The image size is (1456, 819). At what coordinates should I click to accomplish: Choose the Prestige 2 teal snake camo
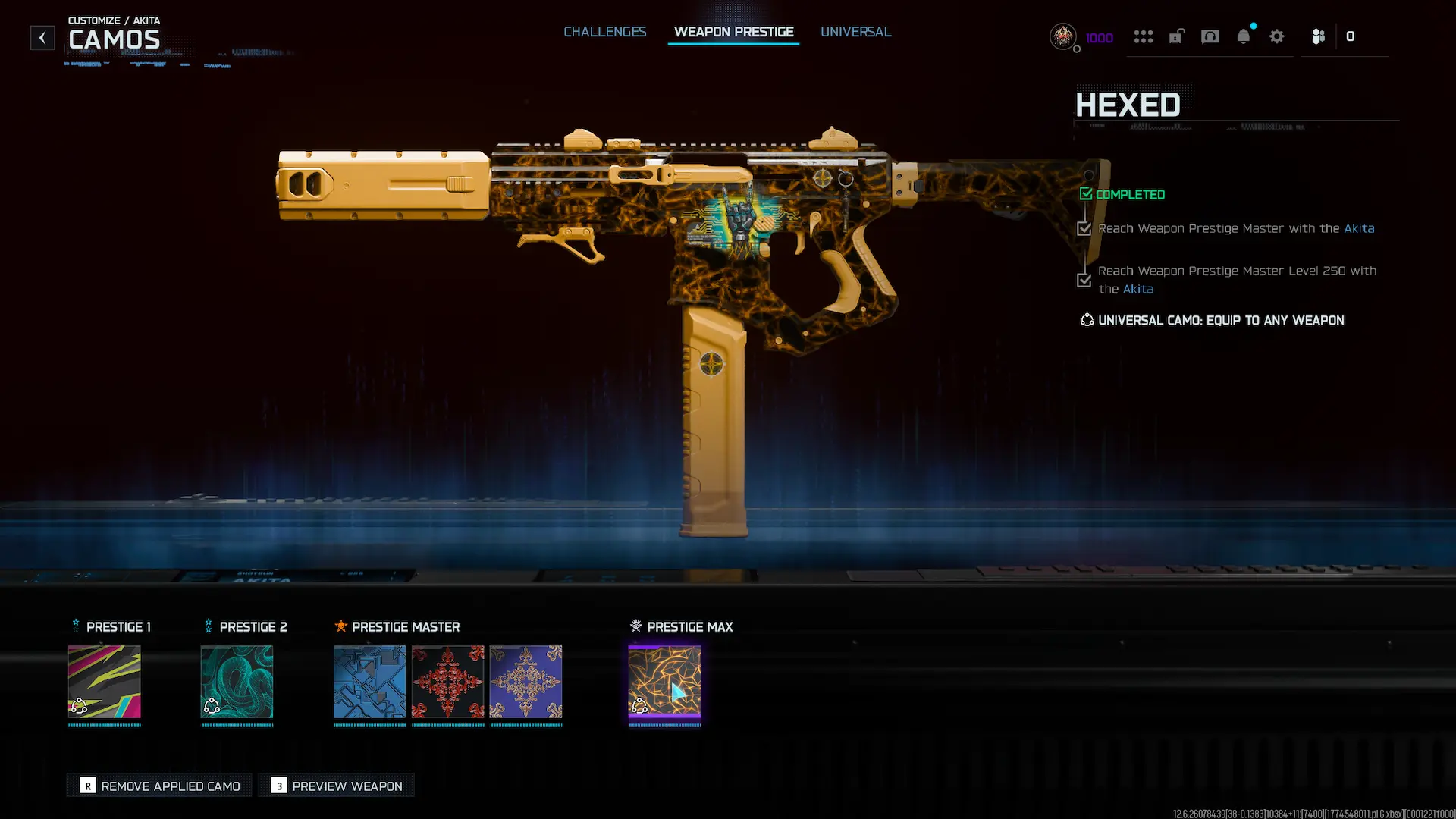click(237, 682)
